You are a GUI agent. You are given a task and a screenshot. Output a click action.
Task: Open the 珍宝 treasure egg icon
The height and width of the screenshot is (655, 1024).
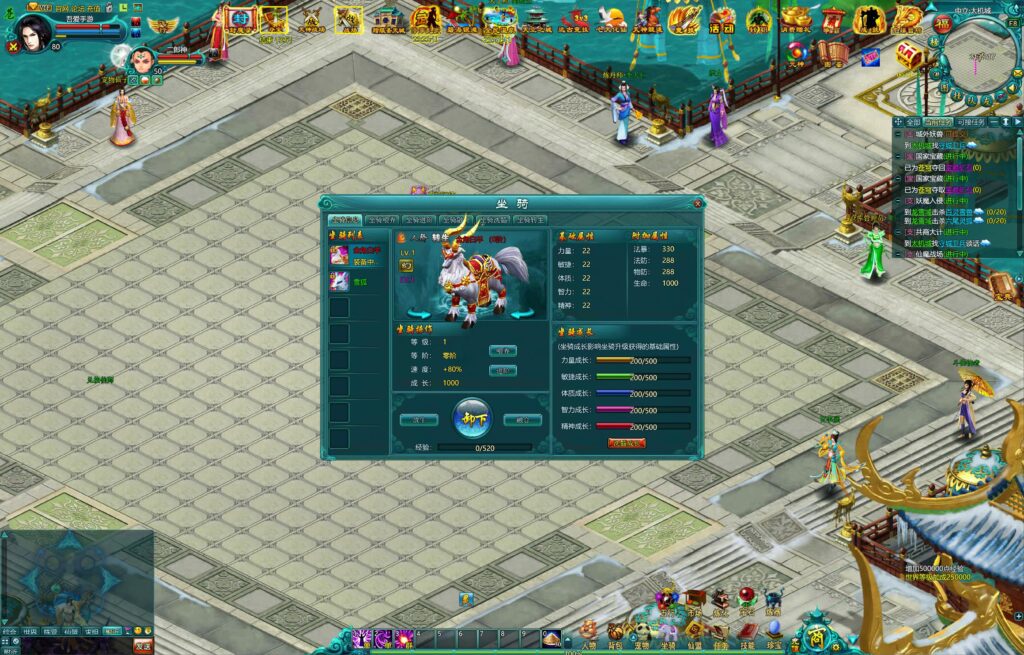[x=773, y=630]
